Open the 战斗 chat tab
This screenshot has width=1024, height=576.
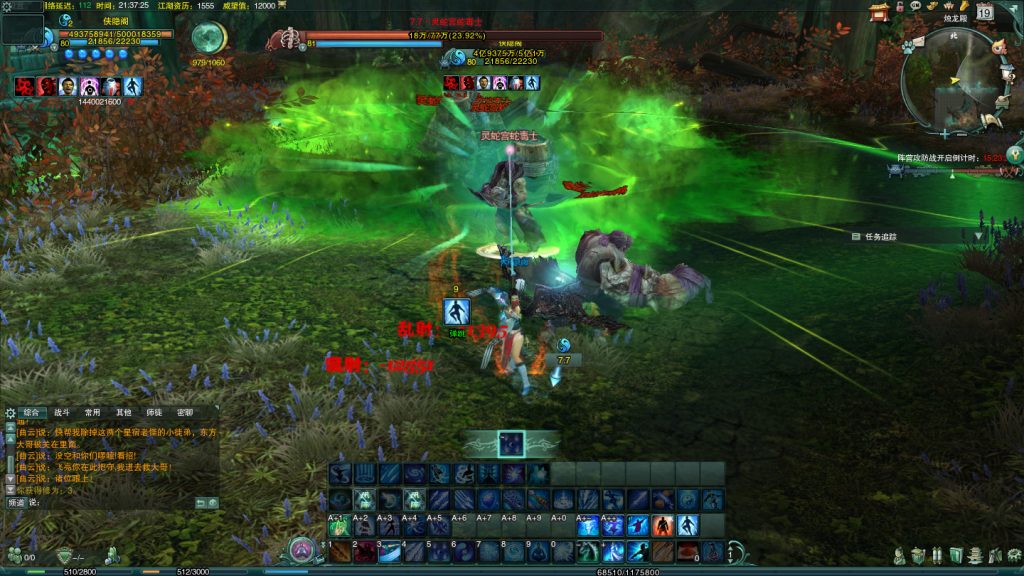(62, 412)
